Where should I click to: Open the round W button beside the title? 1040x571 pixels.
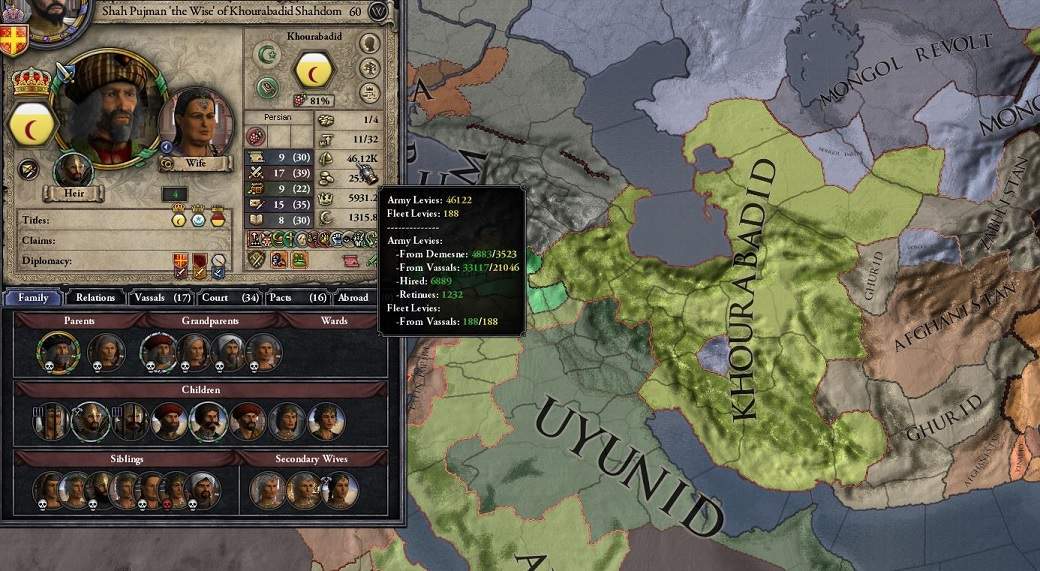(x=378, y=11)
